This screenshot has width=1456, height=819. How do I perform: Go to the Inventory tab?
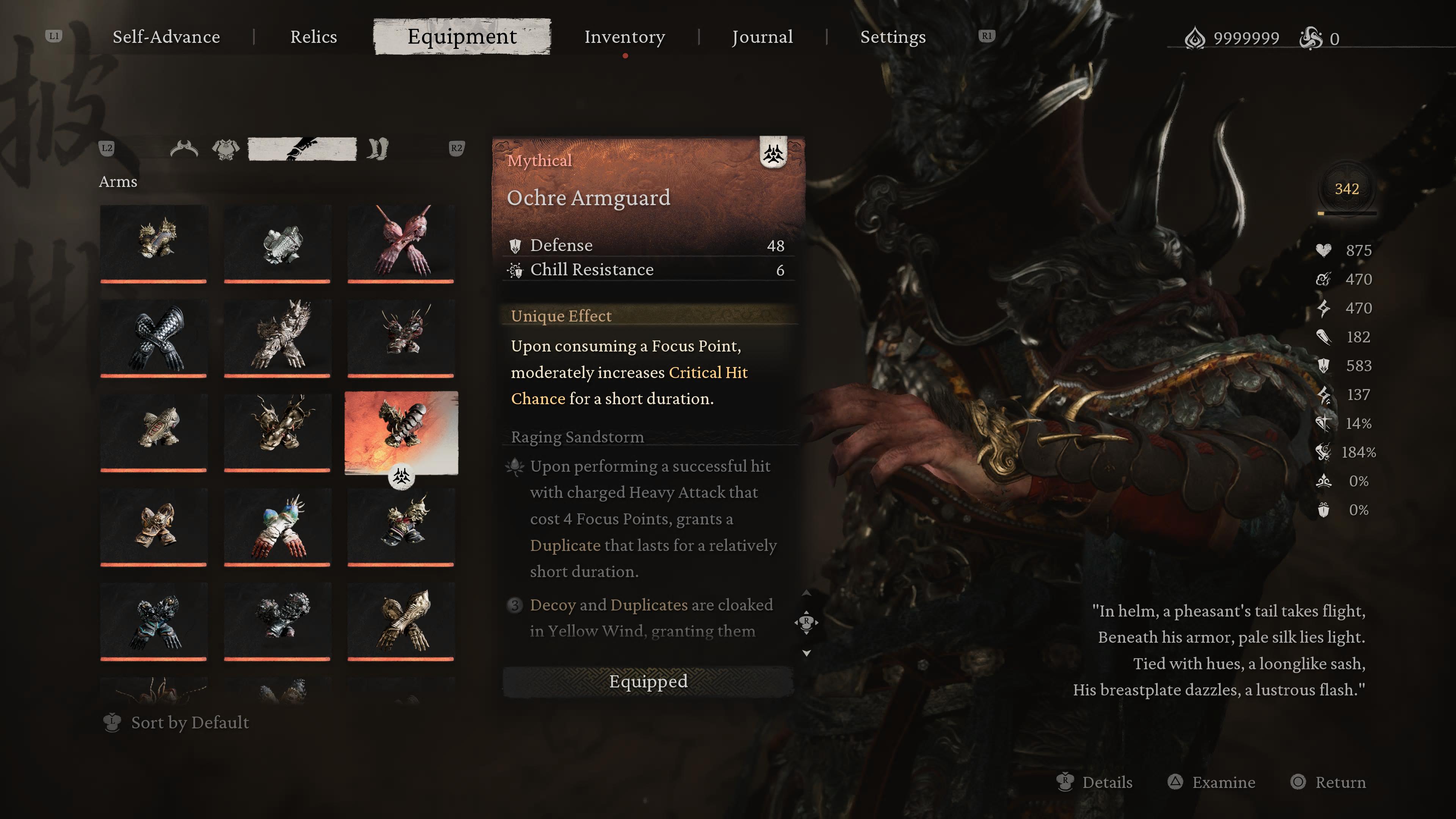click(624, 37)
